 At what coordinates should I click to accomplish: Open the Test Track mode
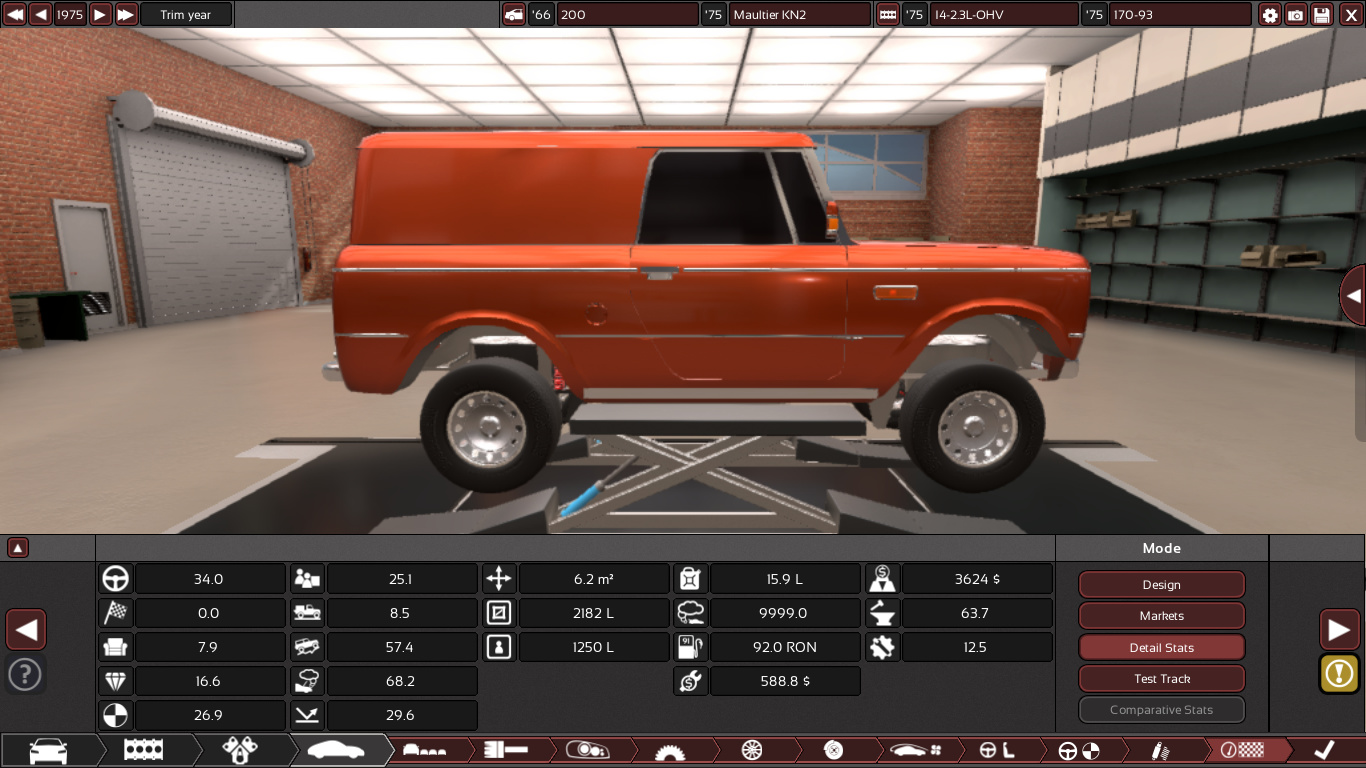tap(1161, 679)
